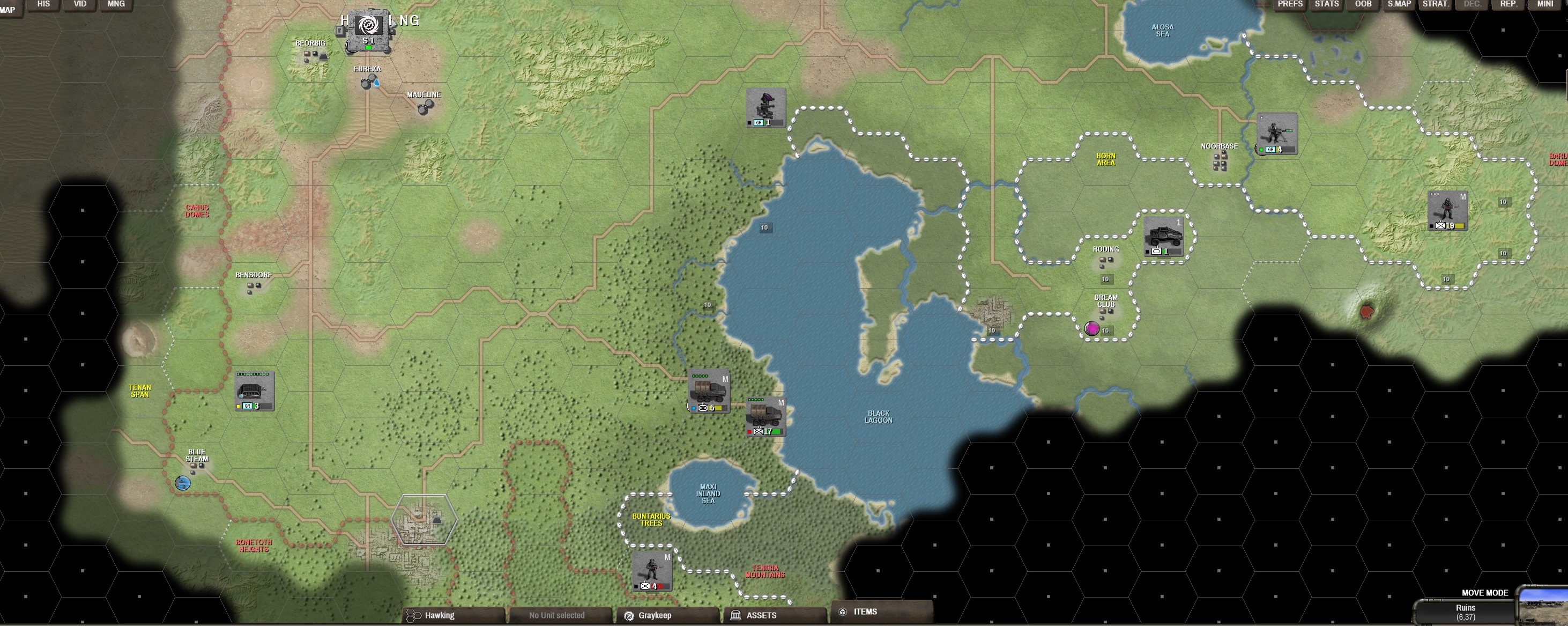
Task: Select the infantry unit near Teniria Mountains
Action: pos(652,573)
